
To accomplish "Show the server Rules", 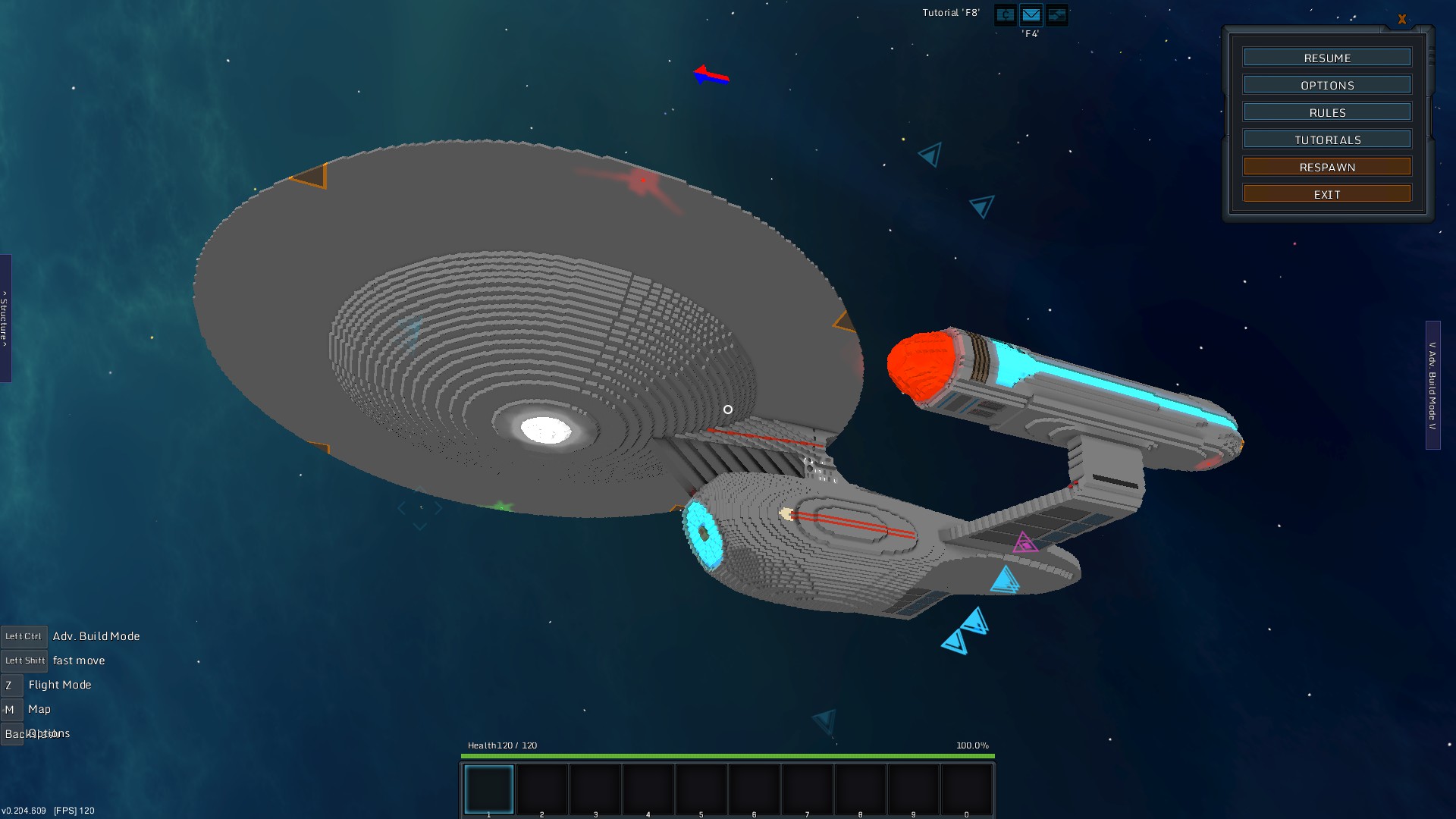I will (1327, 112).
